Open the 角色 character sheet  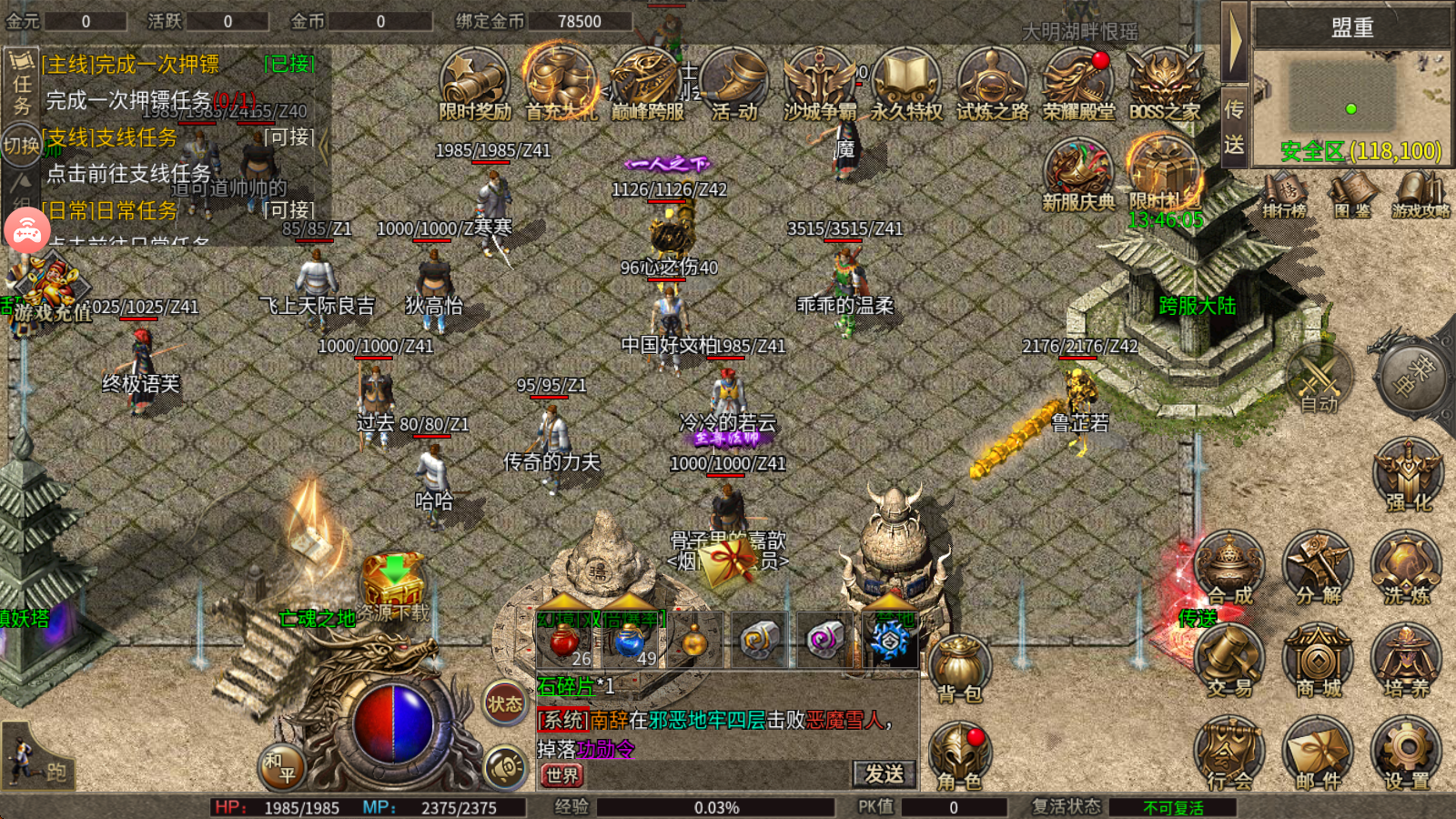tap(960, 757)
